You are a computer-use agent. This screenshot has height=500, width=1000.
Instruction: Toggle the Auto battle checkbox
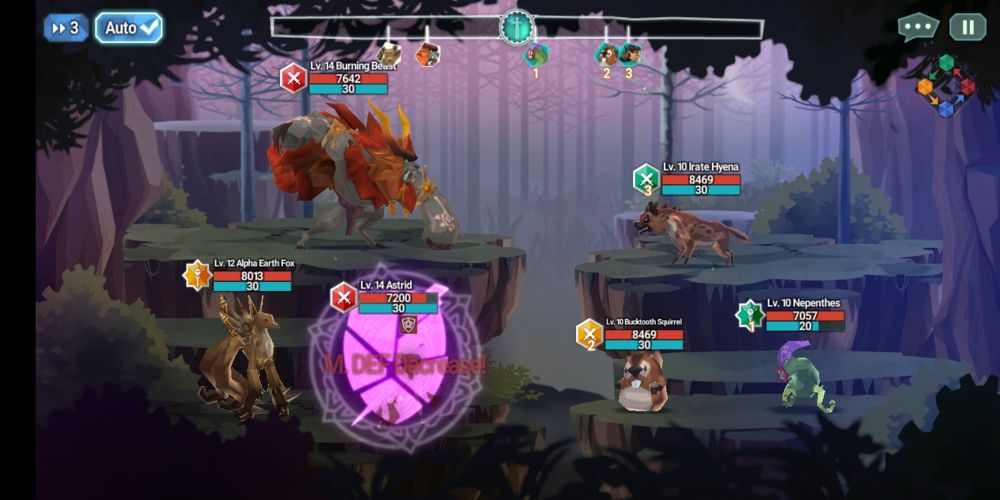pos(129,28)
